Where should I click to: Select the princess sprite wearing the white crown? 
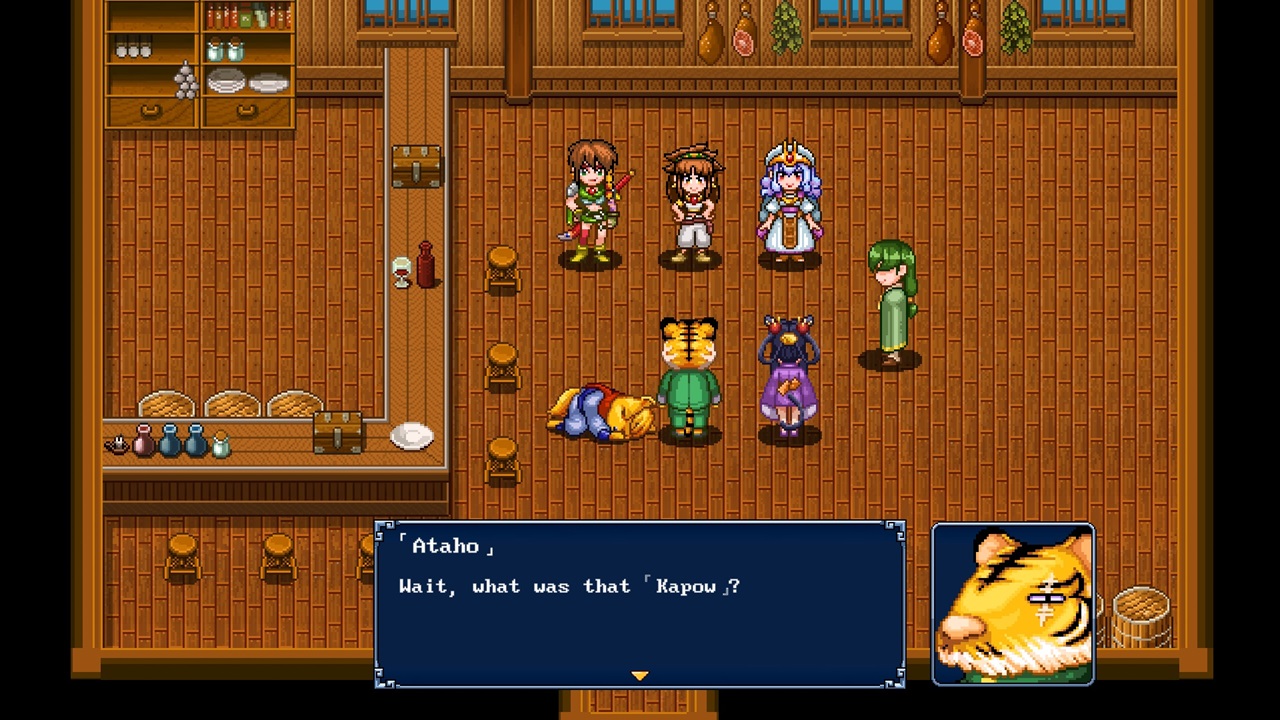click(x=789, y=200)
